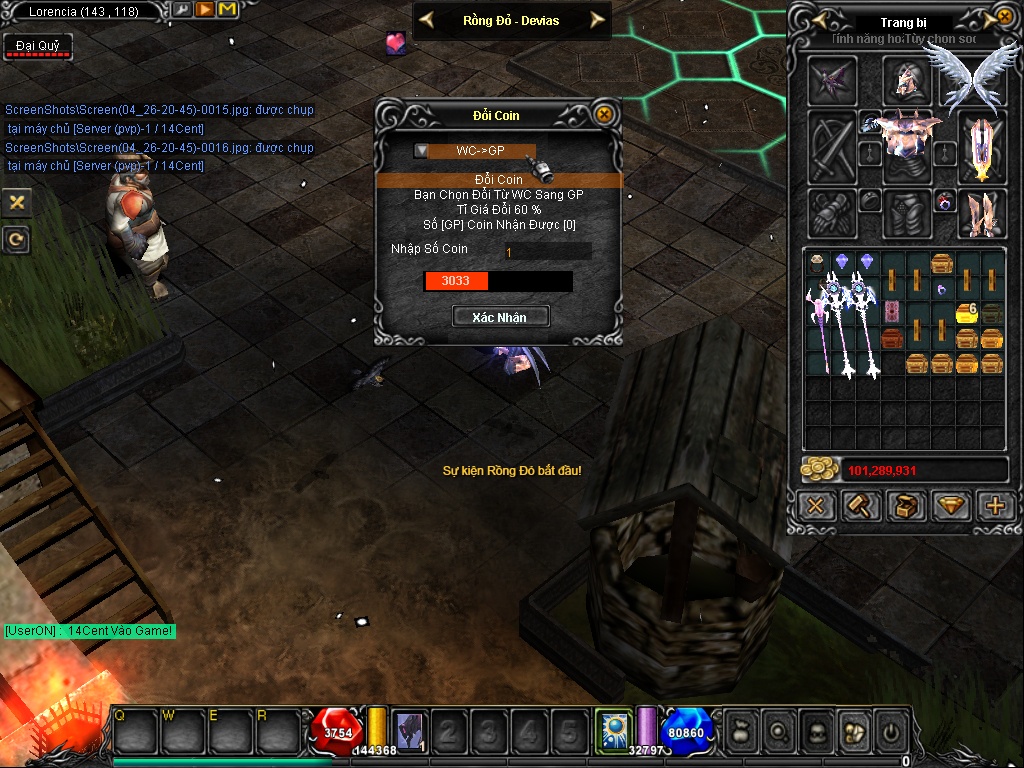
Task: Select the gold stack numbered 6
Action: 966,313
